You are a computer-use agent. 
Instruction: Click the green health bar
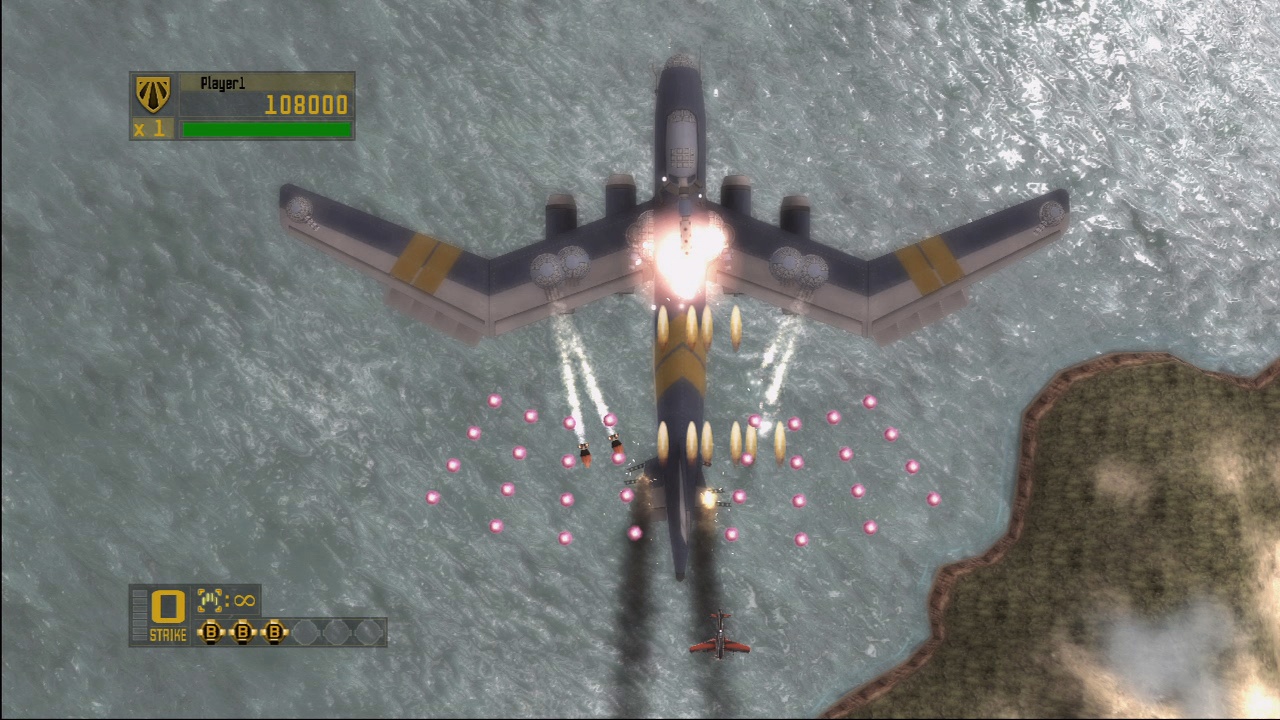(x=266, y=129)
